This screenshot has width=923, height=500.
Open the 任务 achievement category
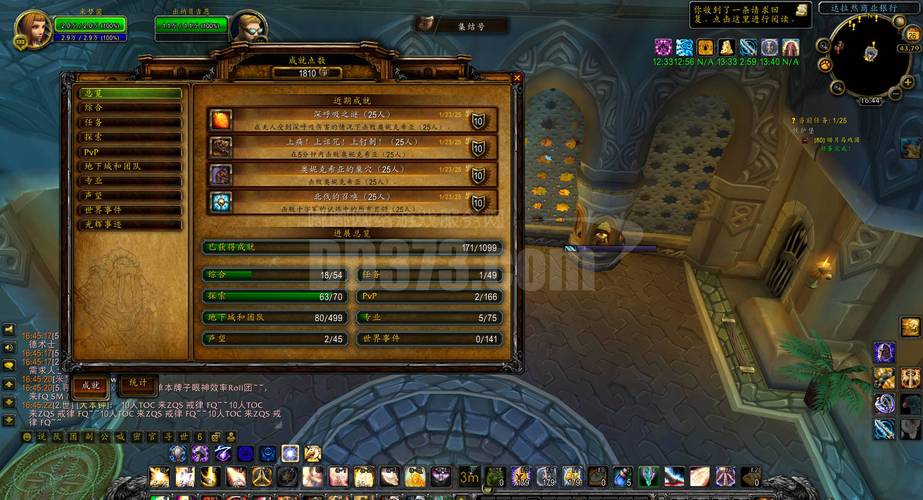130,122
